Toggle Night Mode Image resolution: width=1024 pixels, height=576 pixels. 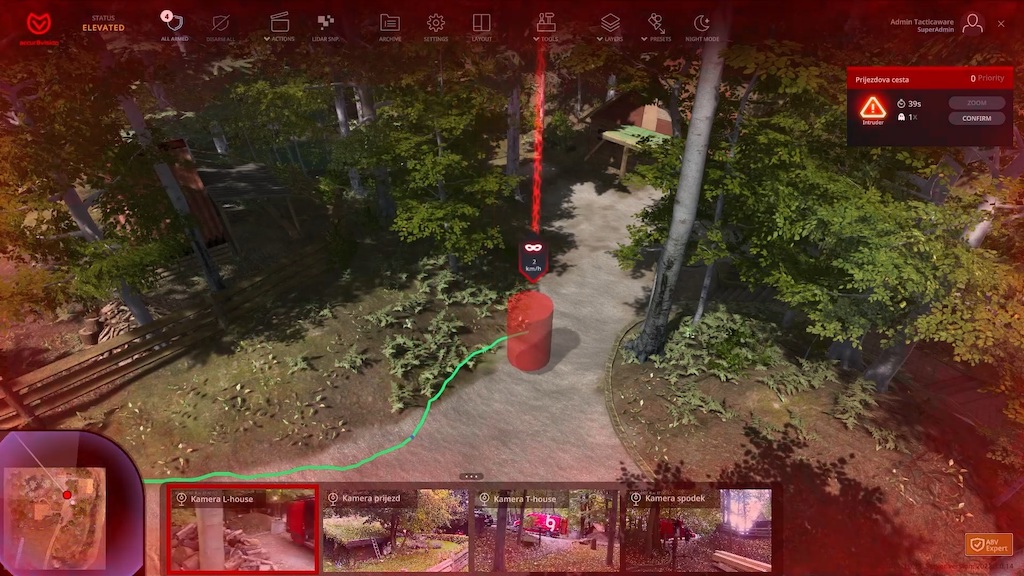point(702,26)
